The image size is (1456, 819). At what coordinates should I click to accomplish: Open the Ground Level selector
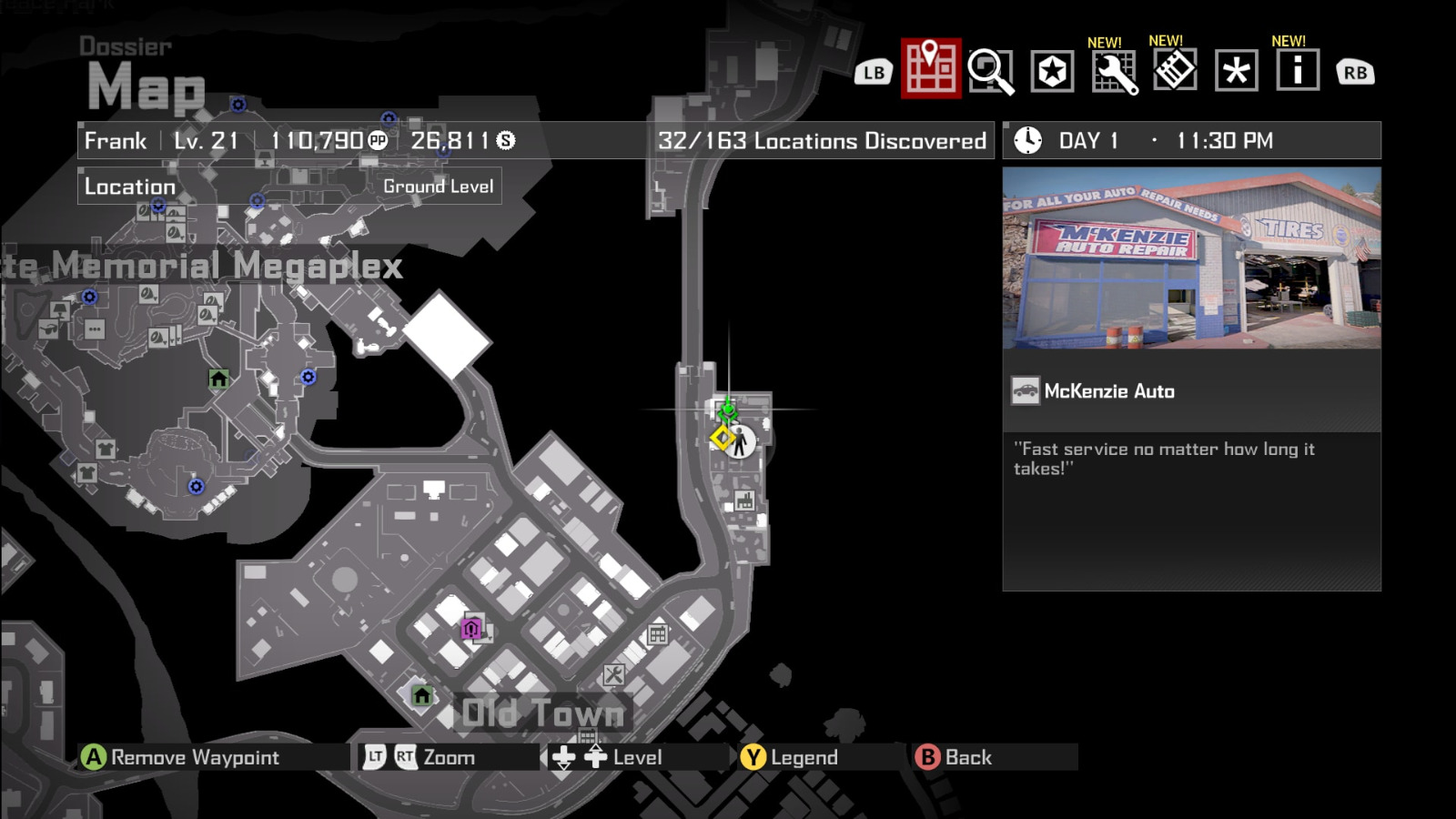pyautogui.click(x=439, y=186)
